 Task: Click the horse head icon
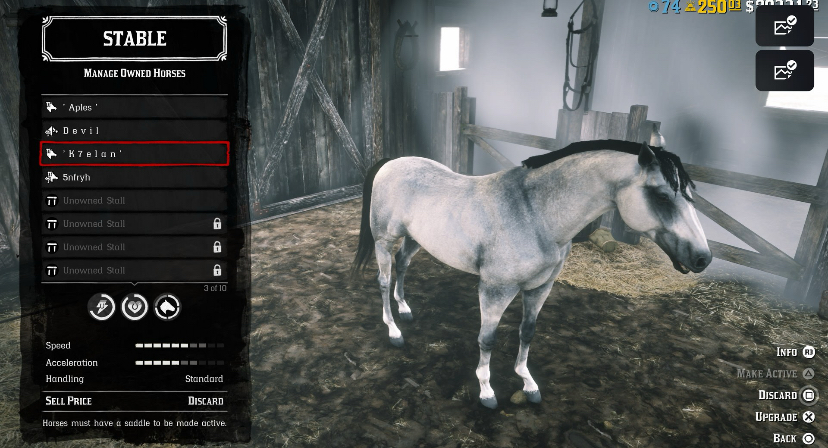167,307
